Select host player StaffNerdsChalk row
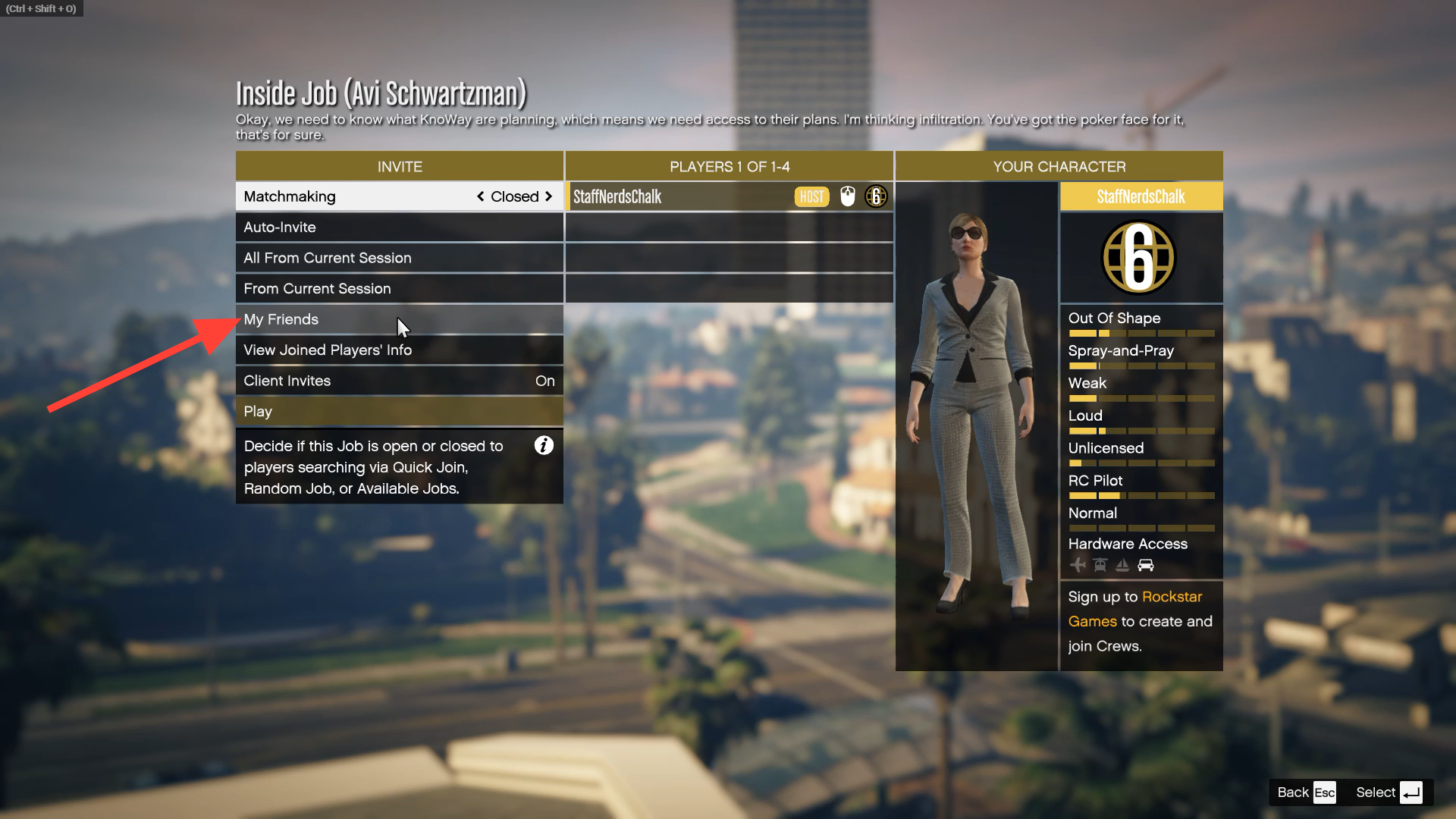The image size is (1456, 819). (682, 197)
